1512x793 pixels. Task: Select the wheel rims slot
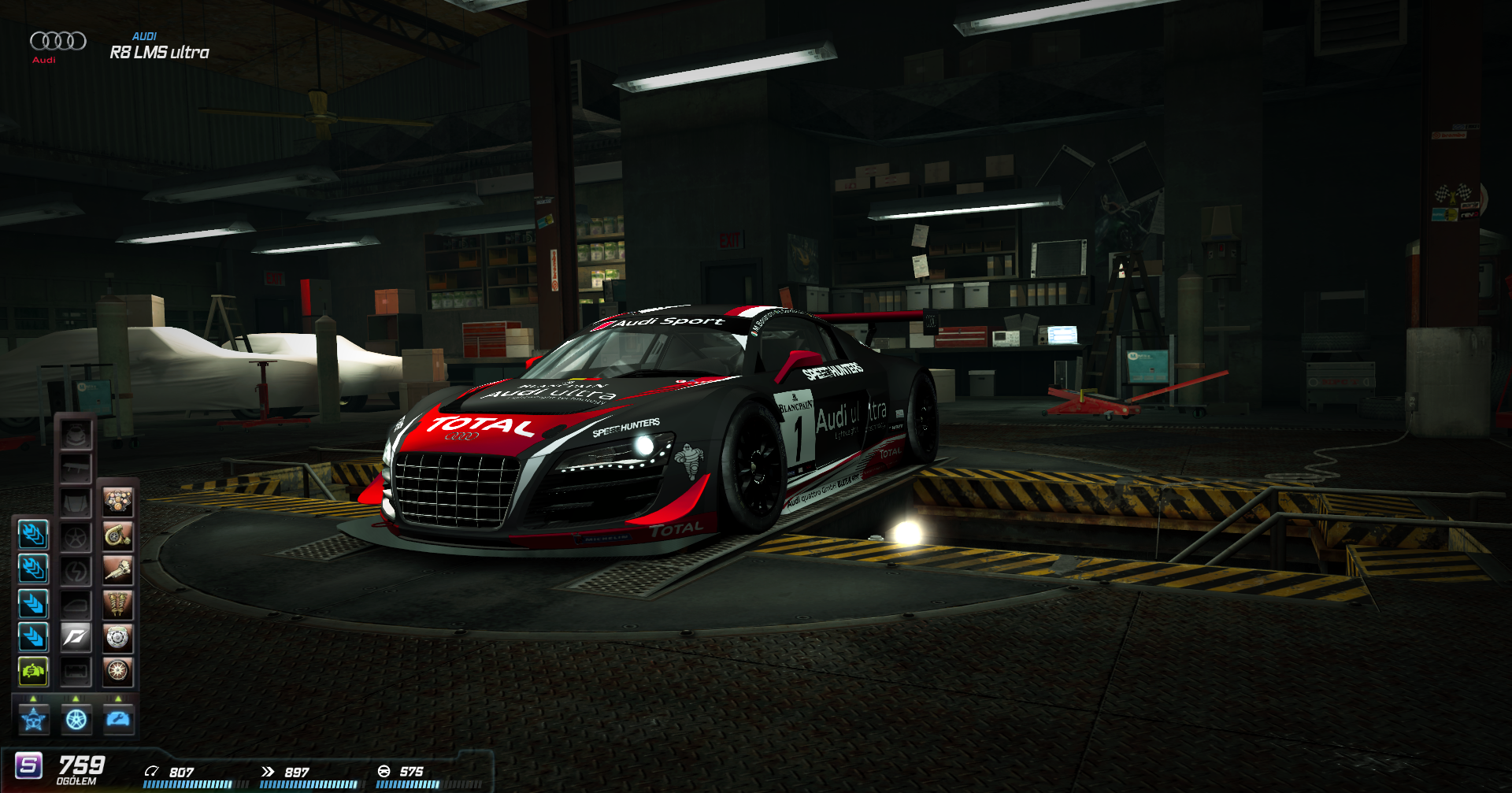(76, 536)
